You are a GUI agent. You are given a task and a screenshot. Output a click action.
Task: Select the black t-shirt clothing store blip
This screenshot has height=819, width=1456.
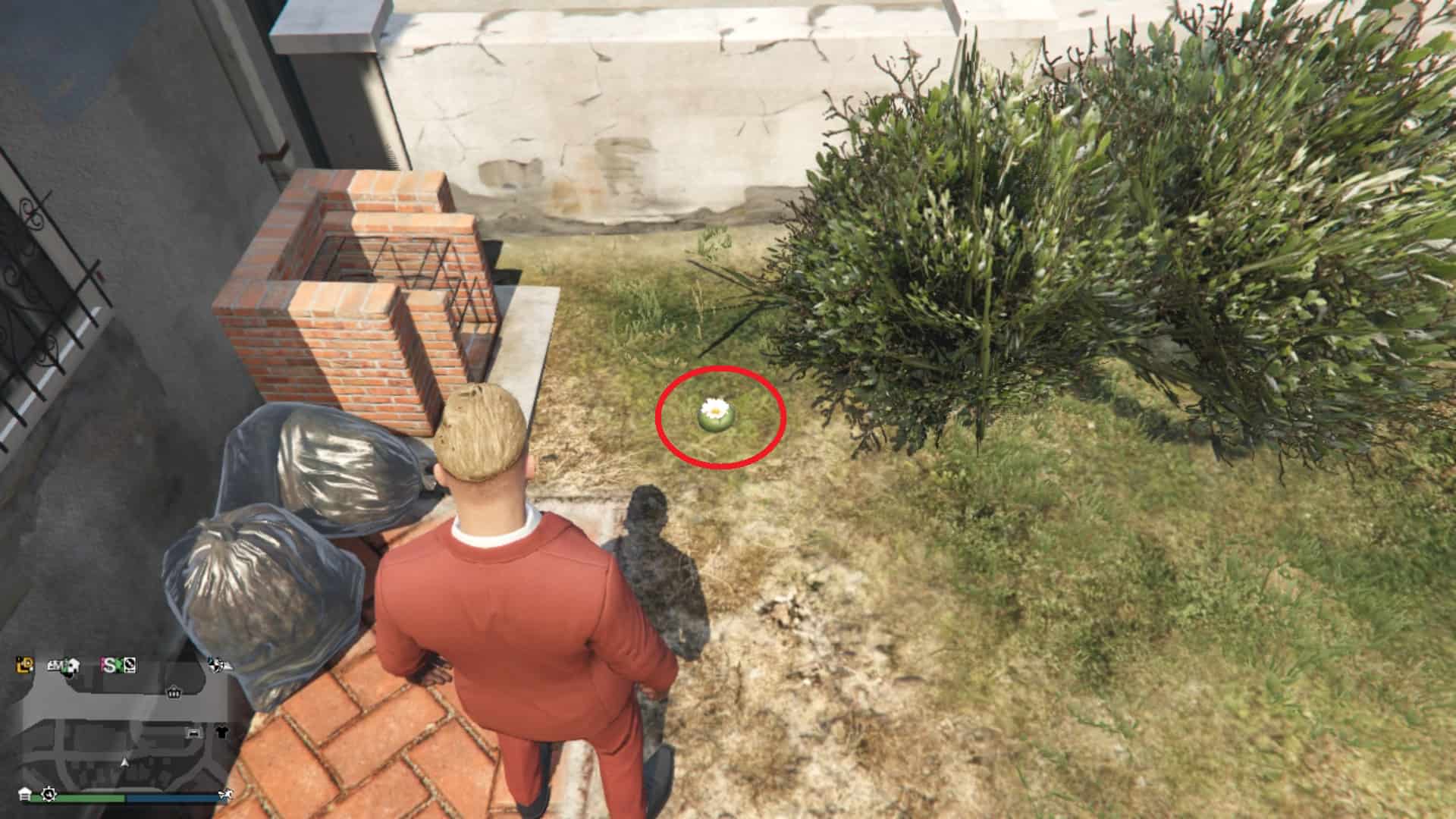tap(221, 733)
